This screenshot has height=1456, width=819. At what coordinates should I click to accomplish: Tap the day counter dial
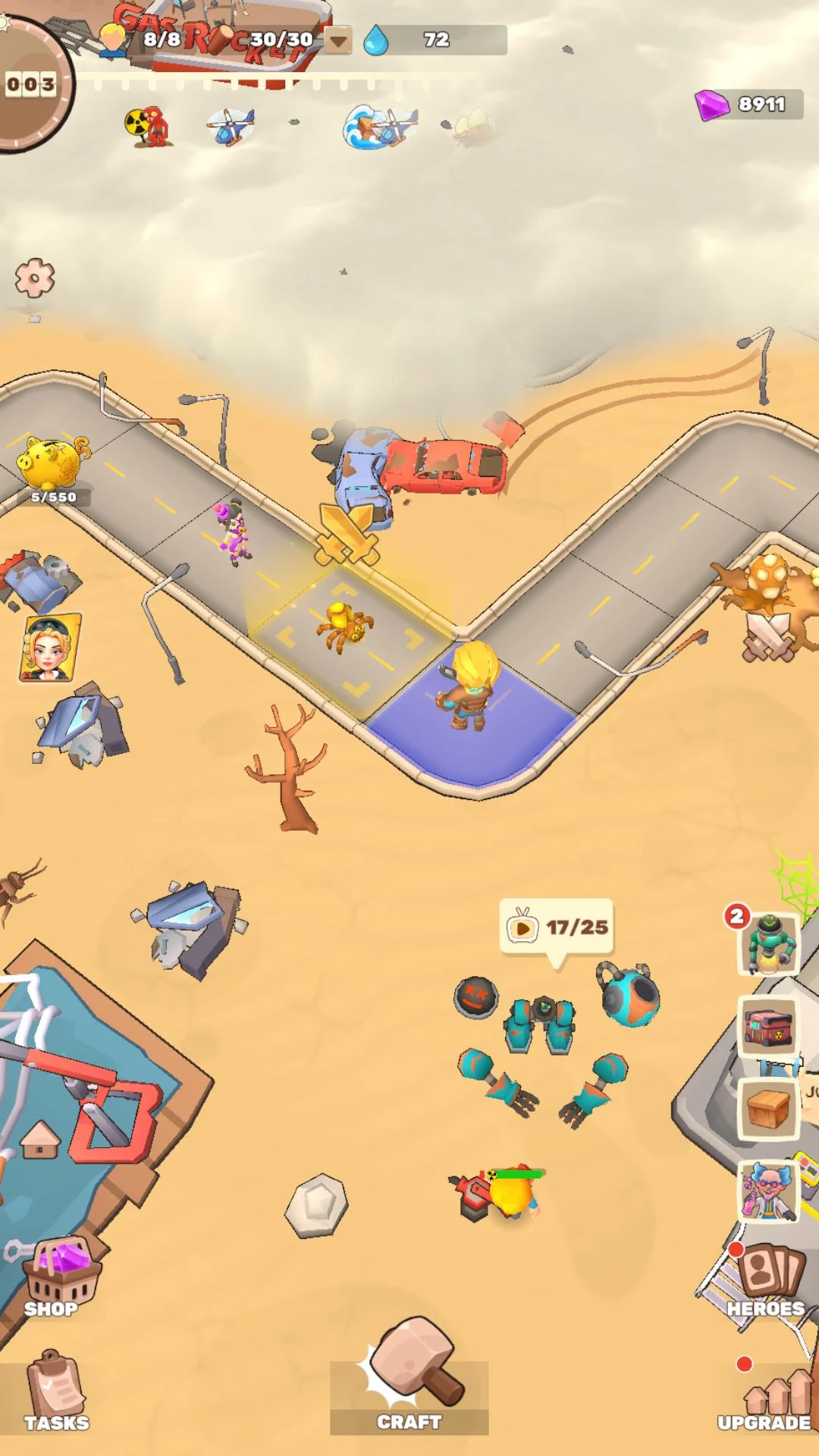click(30, 85)
